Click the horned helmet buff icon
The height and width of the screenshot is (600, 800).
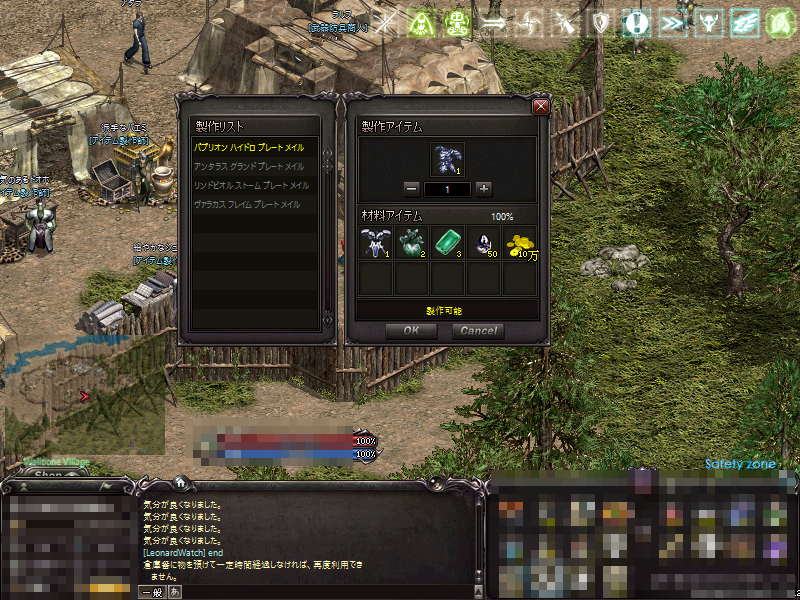coord(706,22)
